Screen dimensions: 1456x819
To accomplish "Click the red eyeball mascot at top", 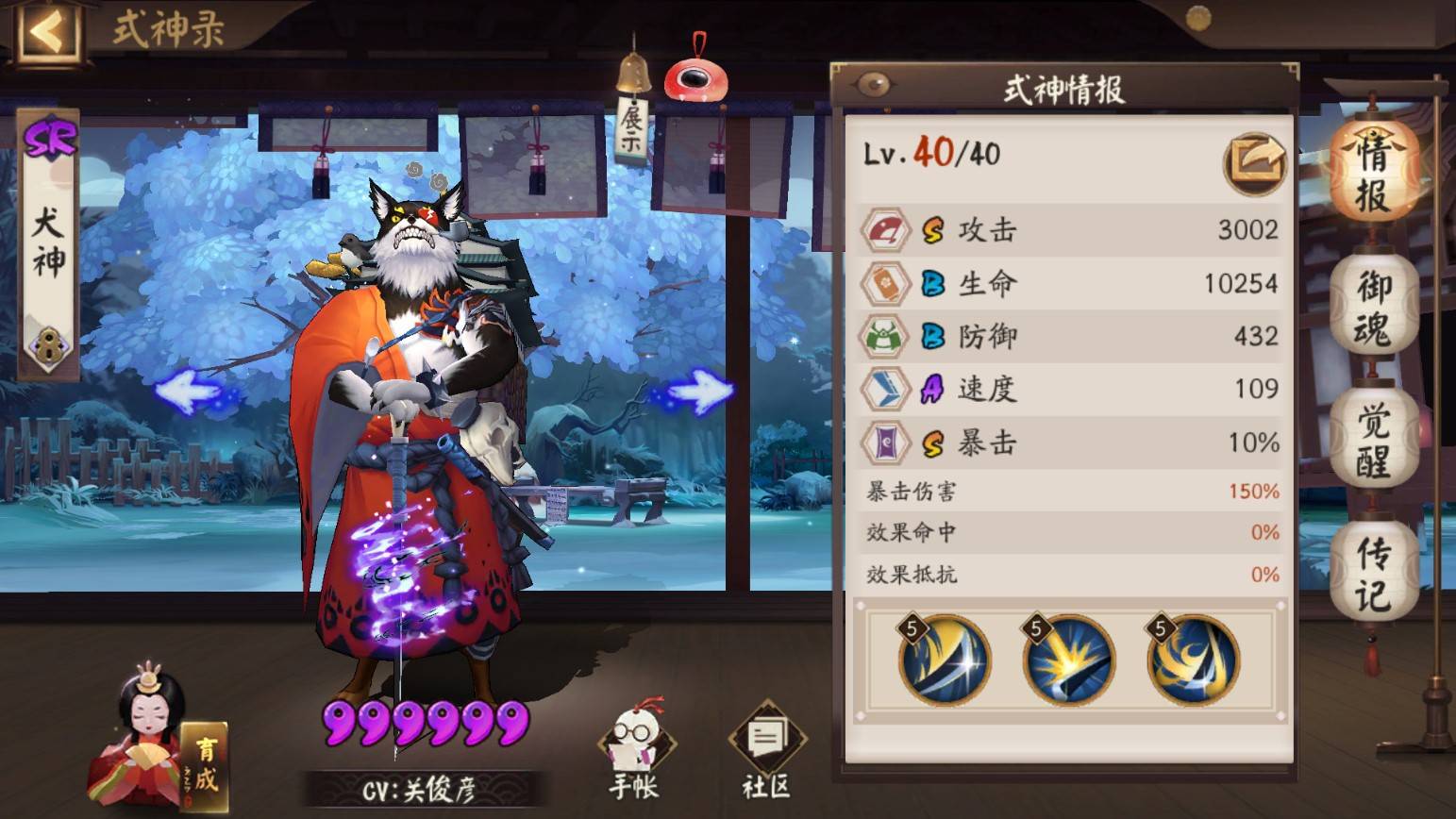I will click(x=695, y=77).
